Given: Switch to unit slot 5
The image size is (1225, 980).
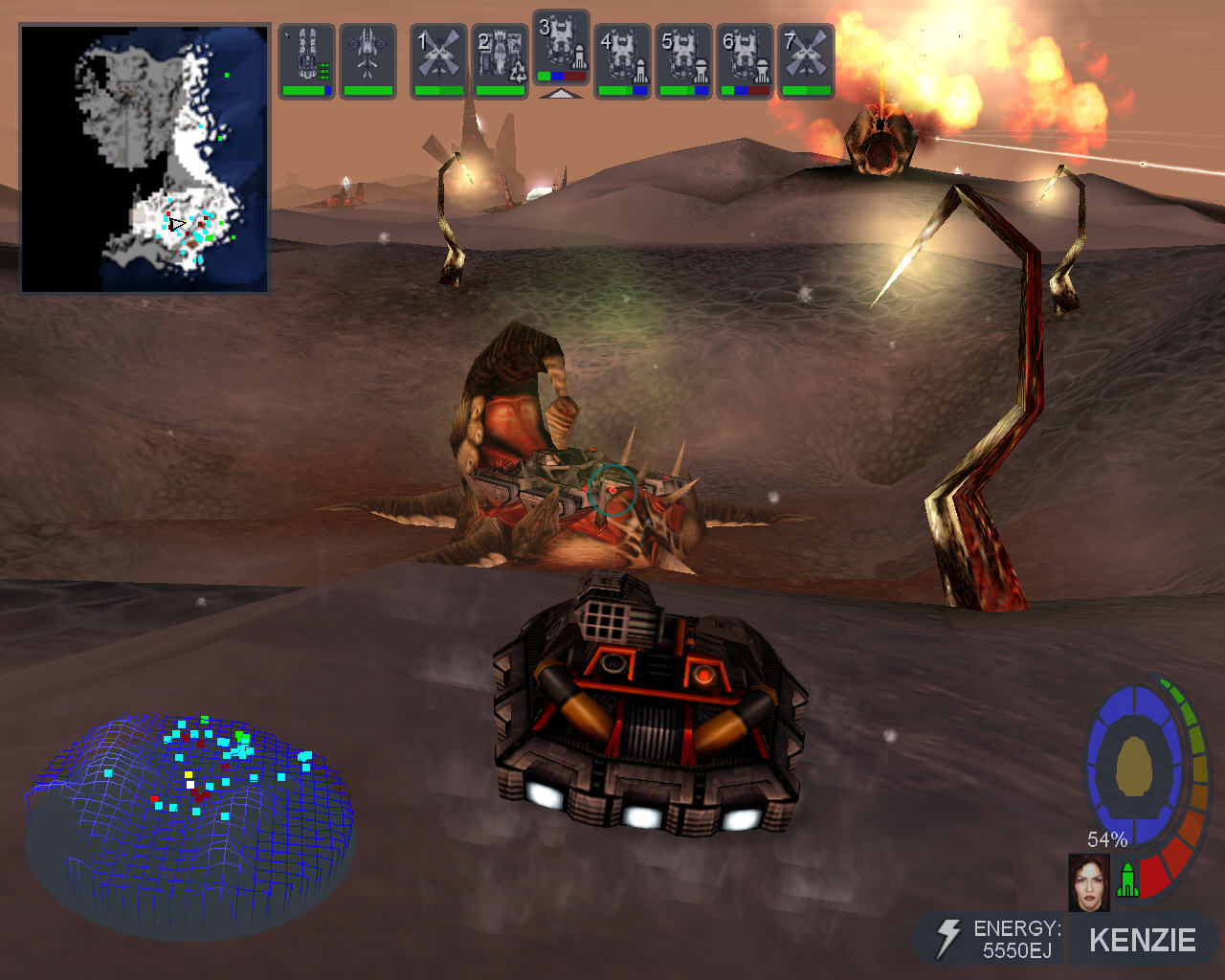Looking at the screenshot, I should pos(683,60).
